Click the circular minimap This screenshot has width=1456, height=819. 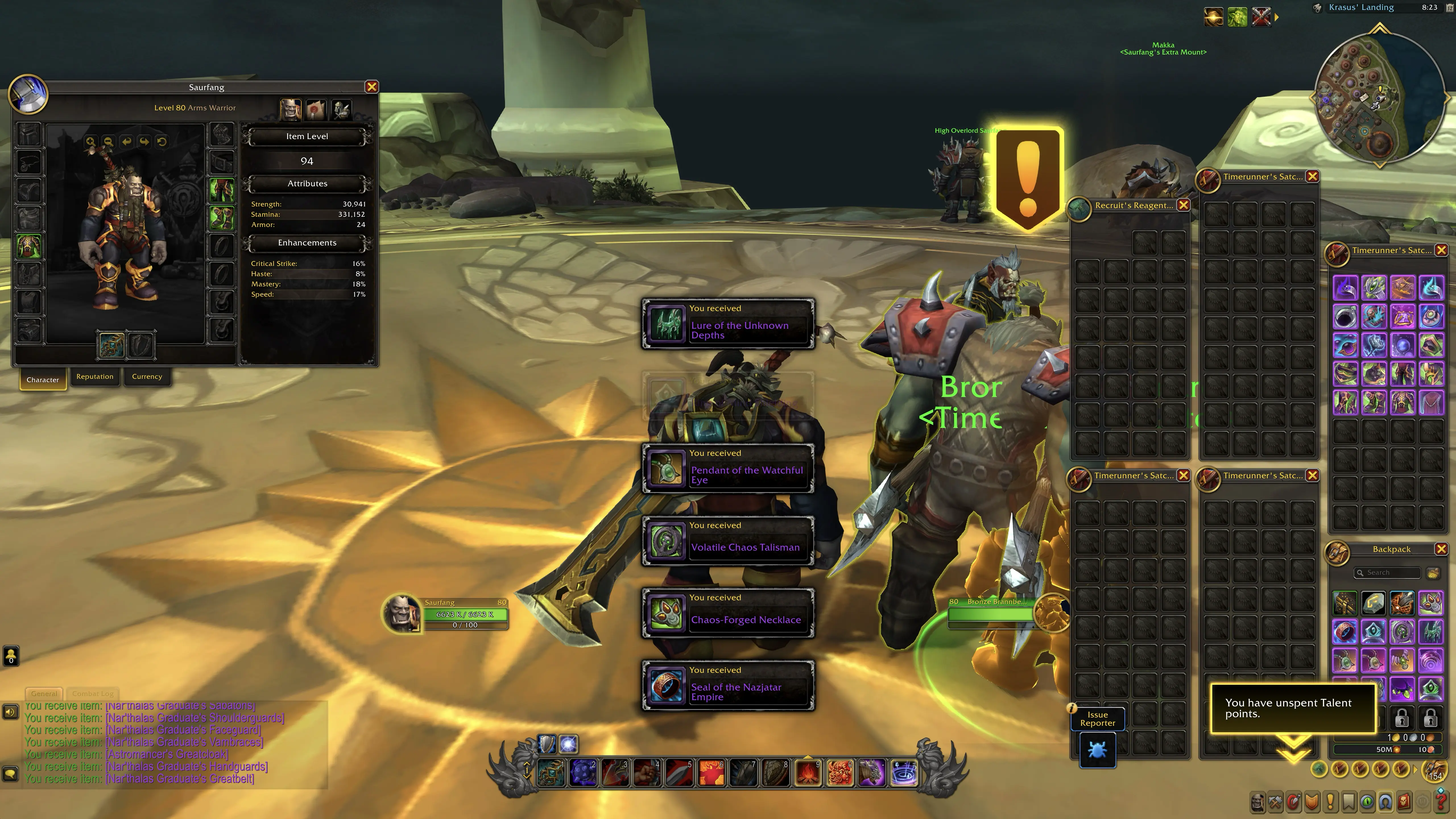1379,96
